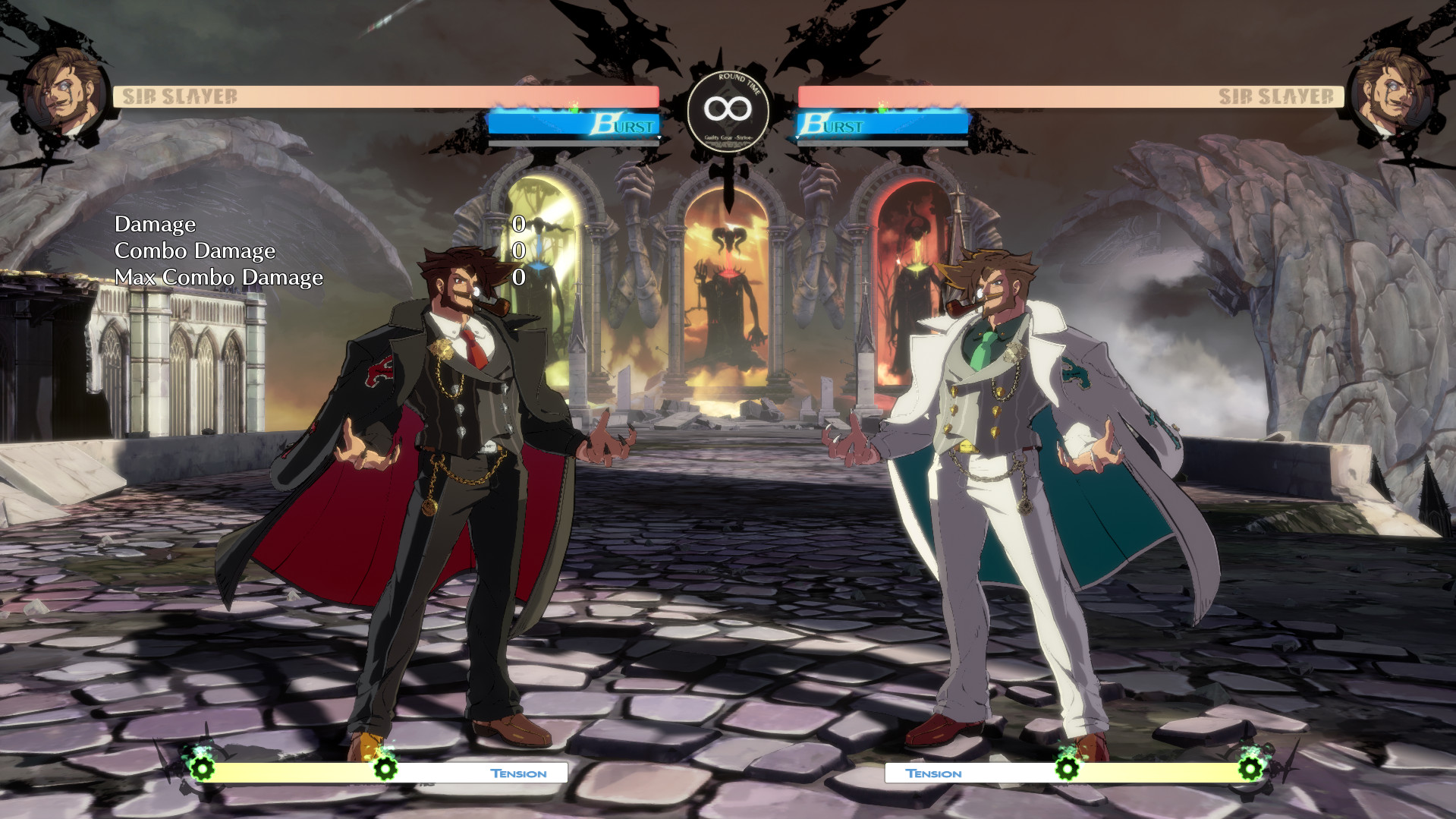Viewport: 1456px width, 819px height.
Task: Click the infinity Round Time emblem
Action: tap(728, 108)
